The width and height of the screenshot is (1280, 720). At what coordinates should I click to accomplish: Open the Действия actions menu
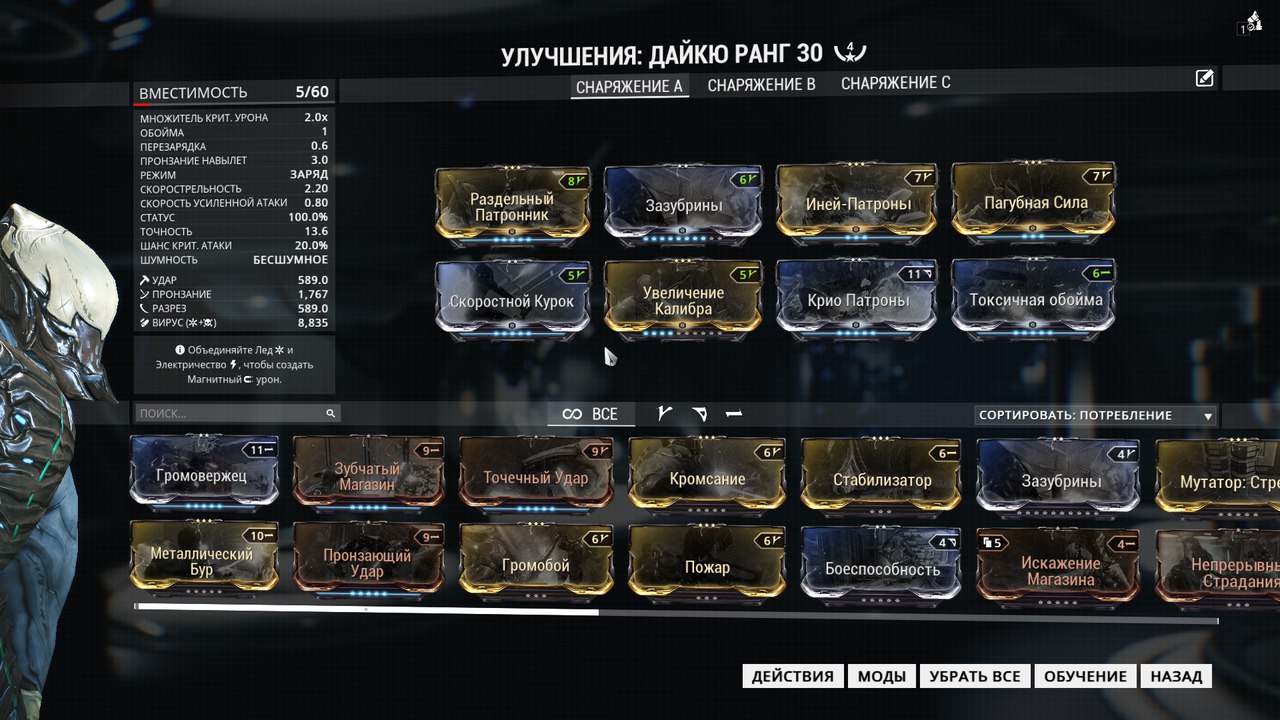[x=792, y=676]
